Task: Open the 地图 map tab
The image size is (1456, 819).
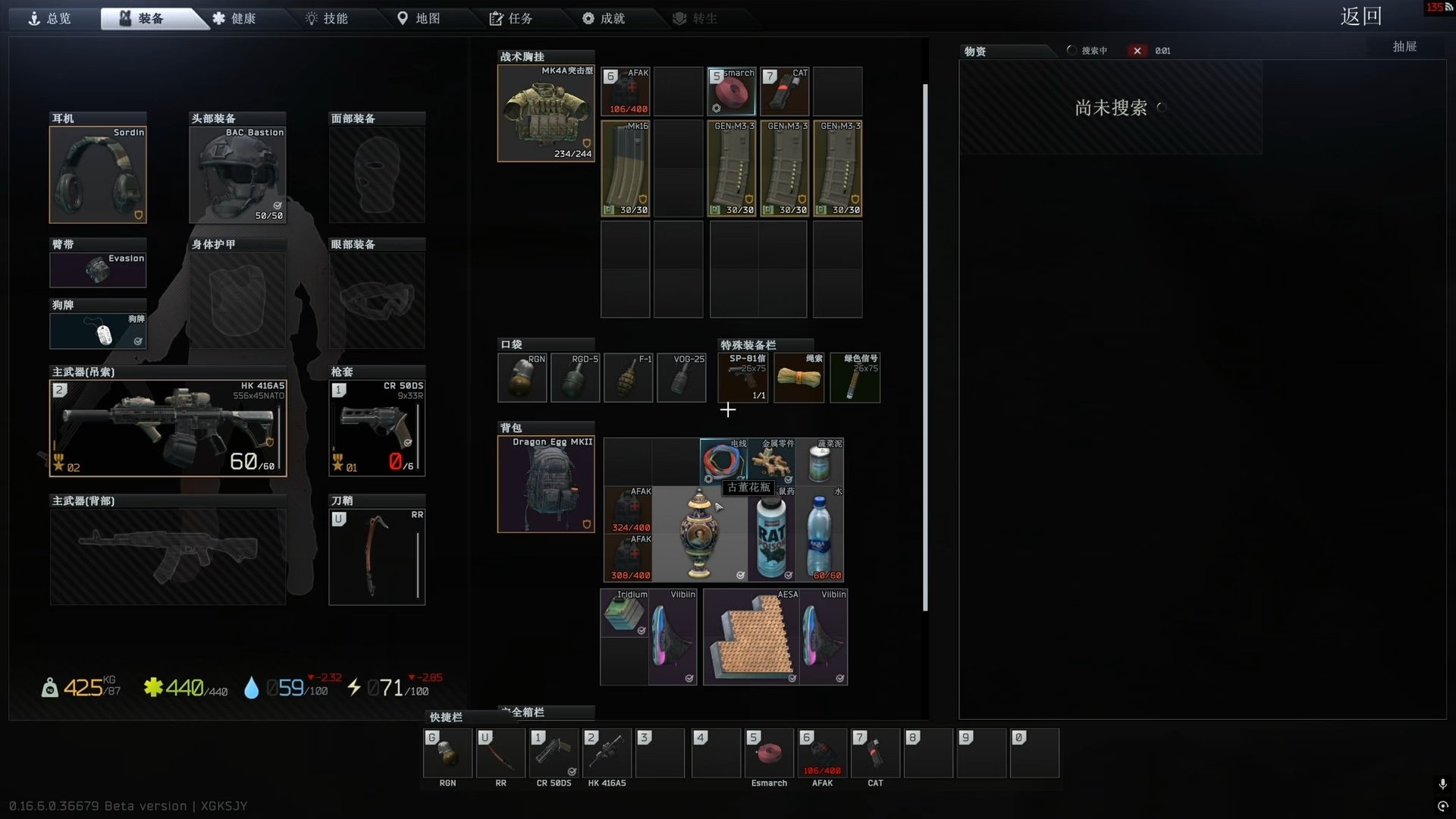Action: (x=419, y=18)
